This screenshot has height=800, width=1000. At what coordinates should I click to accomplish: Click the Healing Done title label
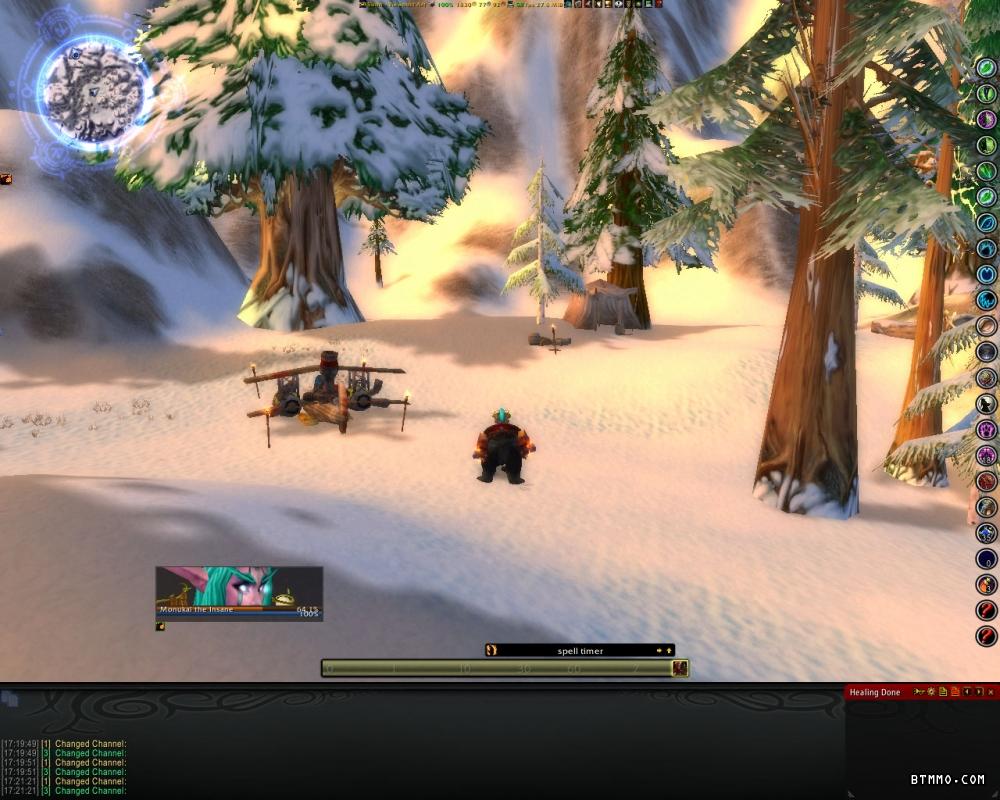875,692
